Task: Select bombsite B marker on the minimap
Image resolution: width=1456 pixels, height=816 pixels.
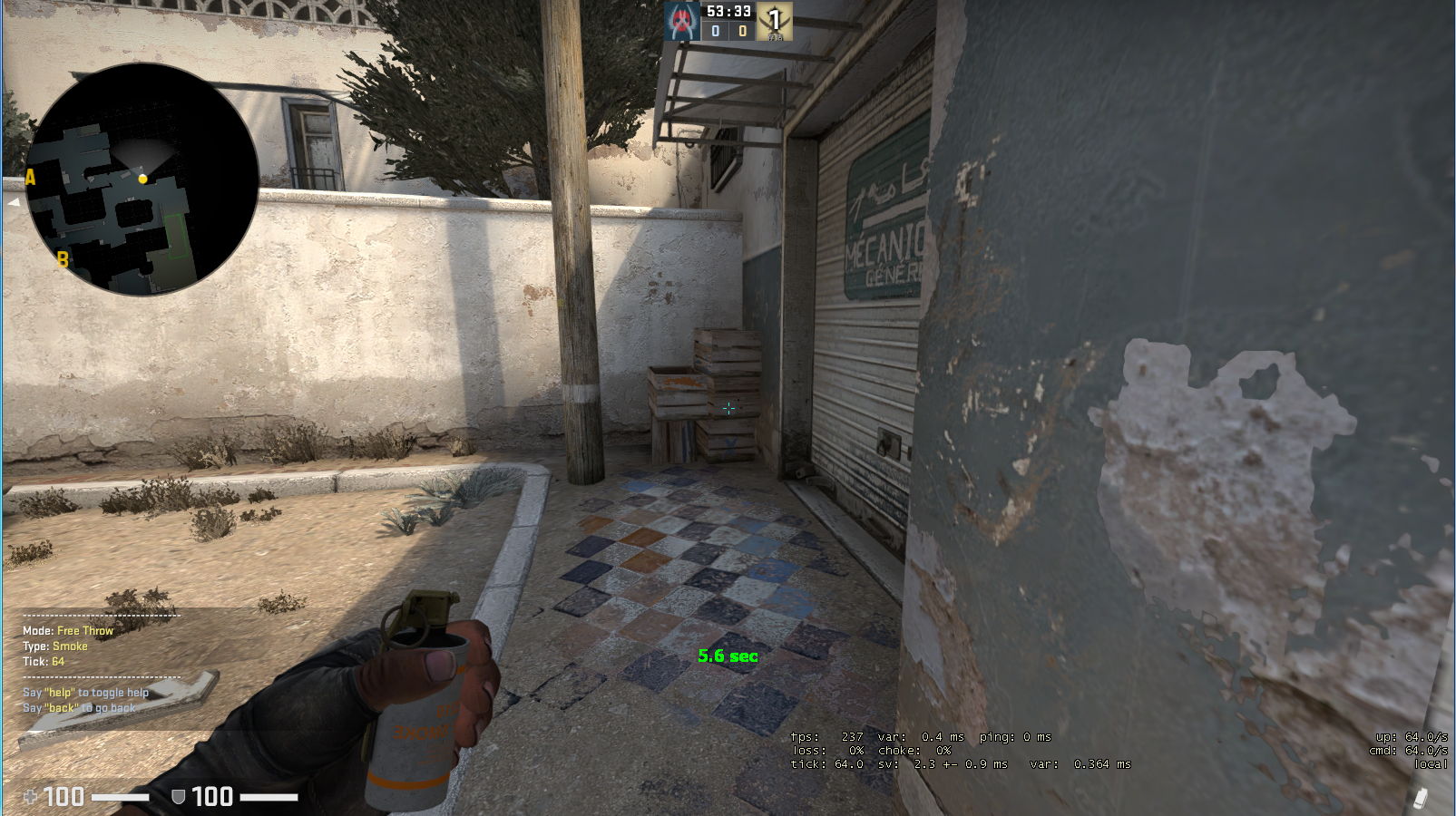Action: point(62,260)
